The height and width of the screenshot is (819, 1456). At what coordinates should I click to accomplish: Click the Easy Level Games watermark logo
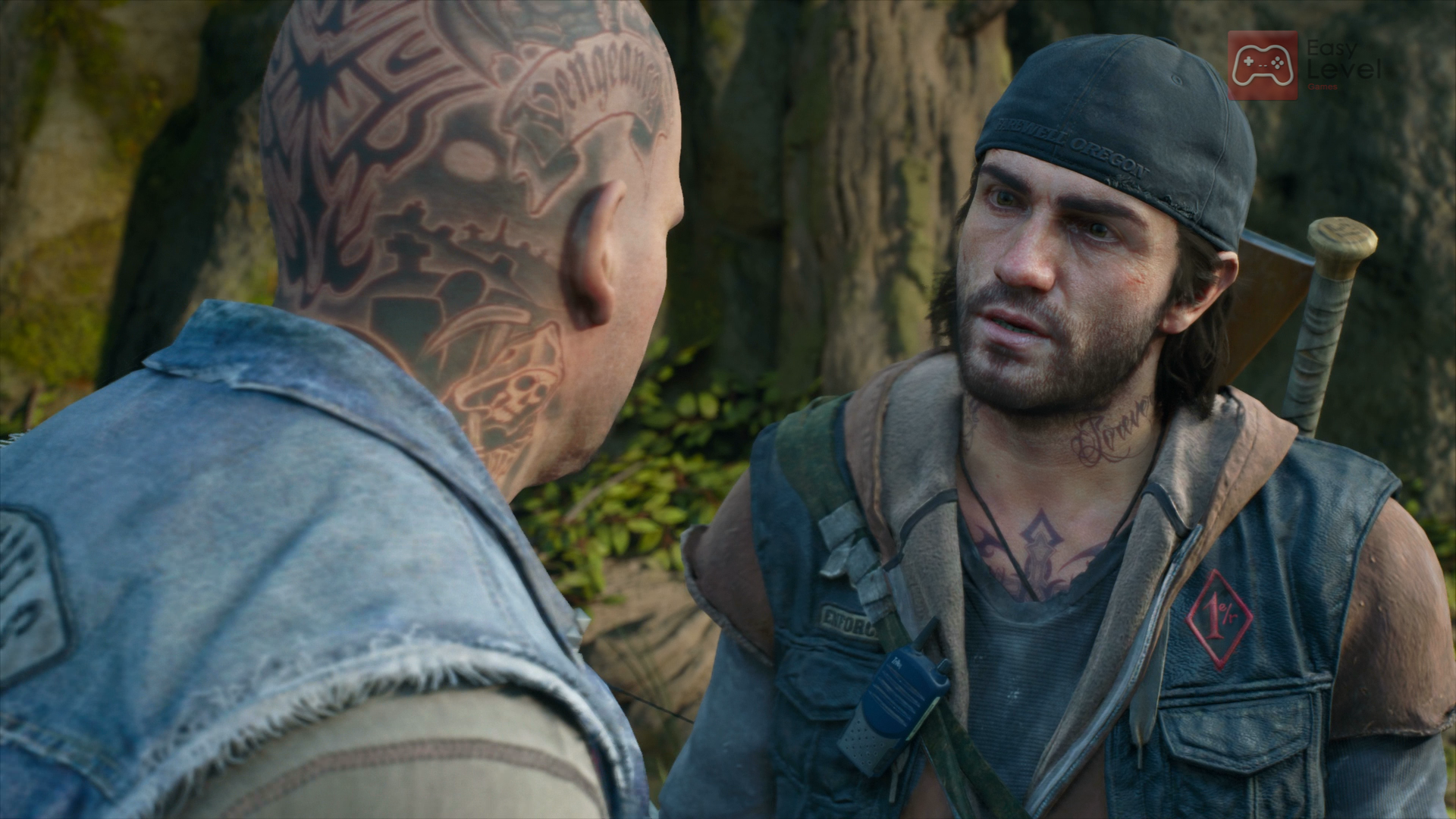pyautogui.click(x=1263, y=65)
